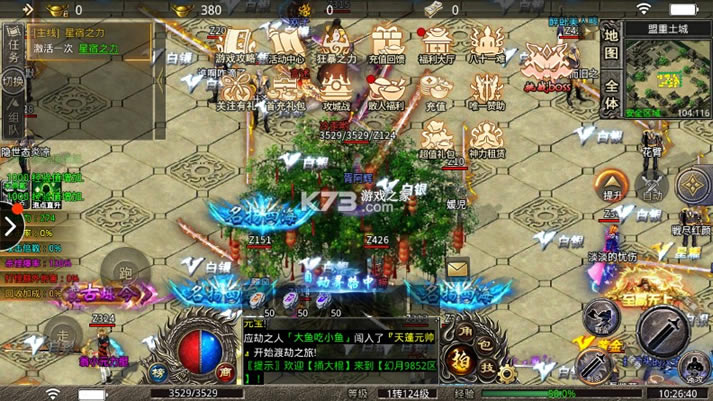Open the 神力租赁 rental icon

(487, 140)
